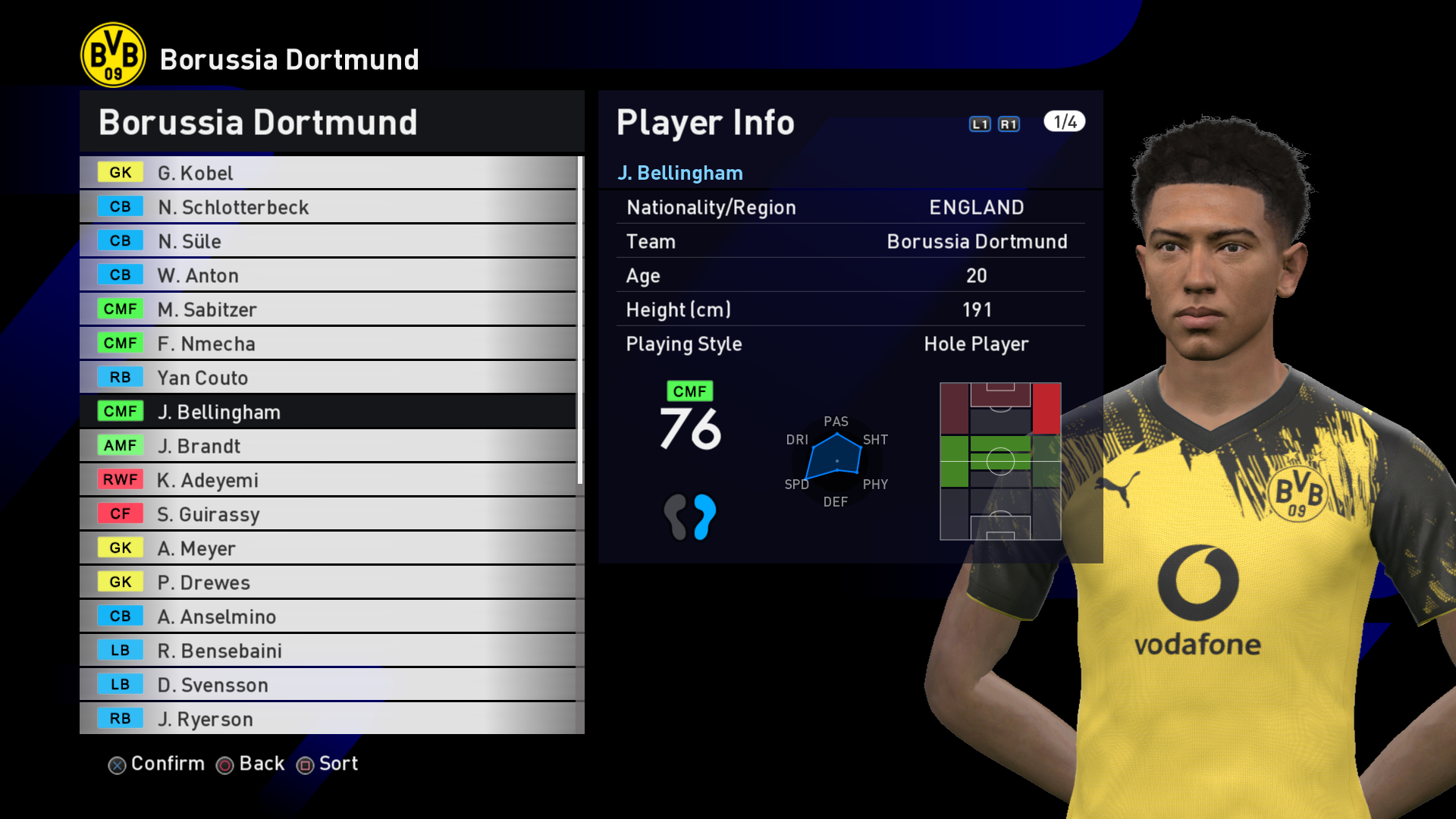Select the N. Süle row
This screenshot has height=819, width=1456.
point(328,241)
